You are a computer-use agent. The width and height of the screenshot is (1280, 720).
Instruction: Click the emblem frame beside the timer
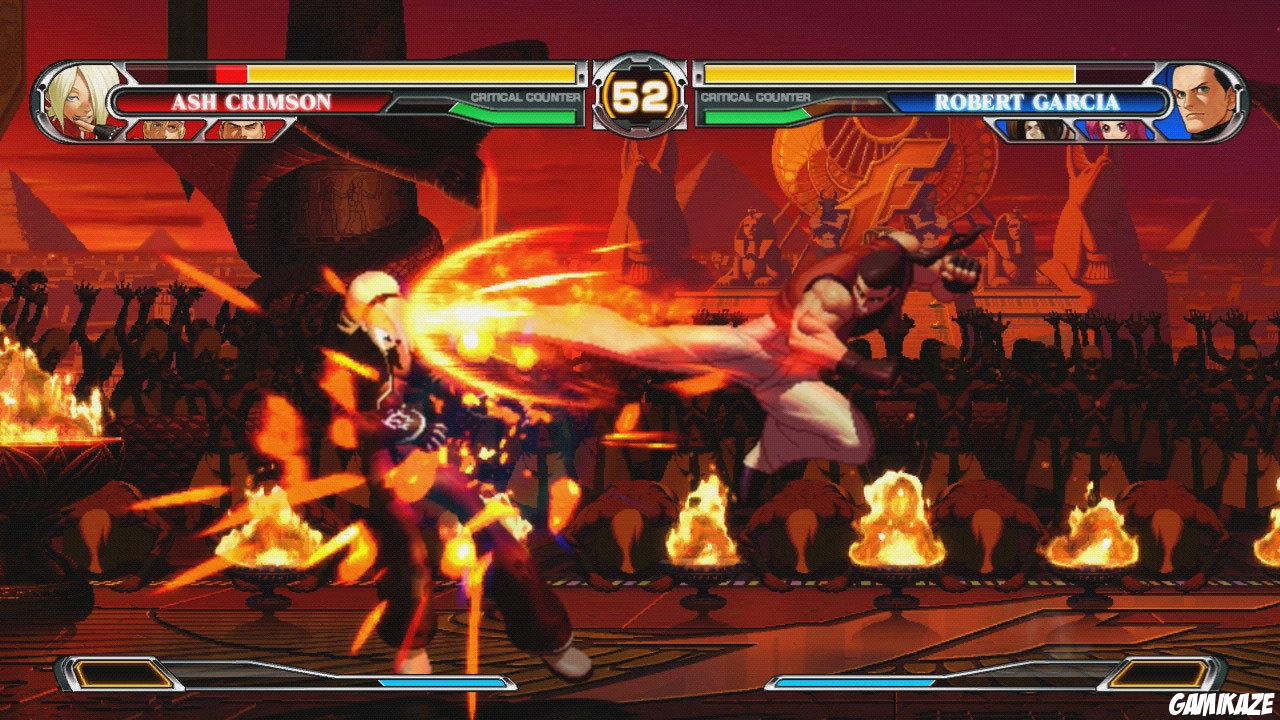[640, 62]
